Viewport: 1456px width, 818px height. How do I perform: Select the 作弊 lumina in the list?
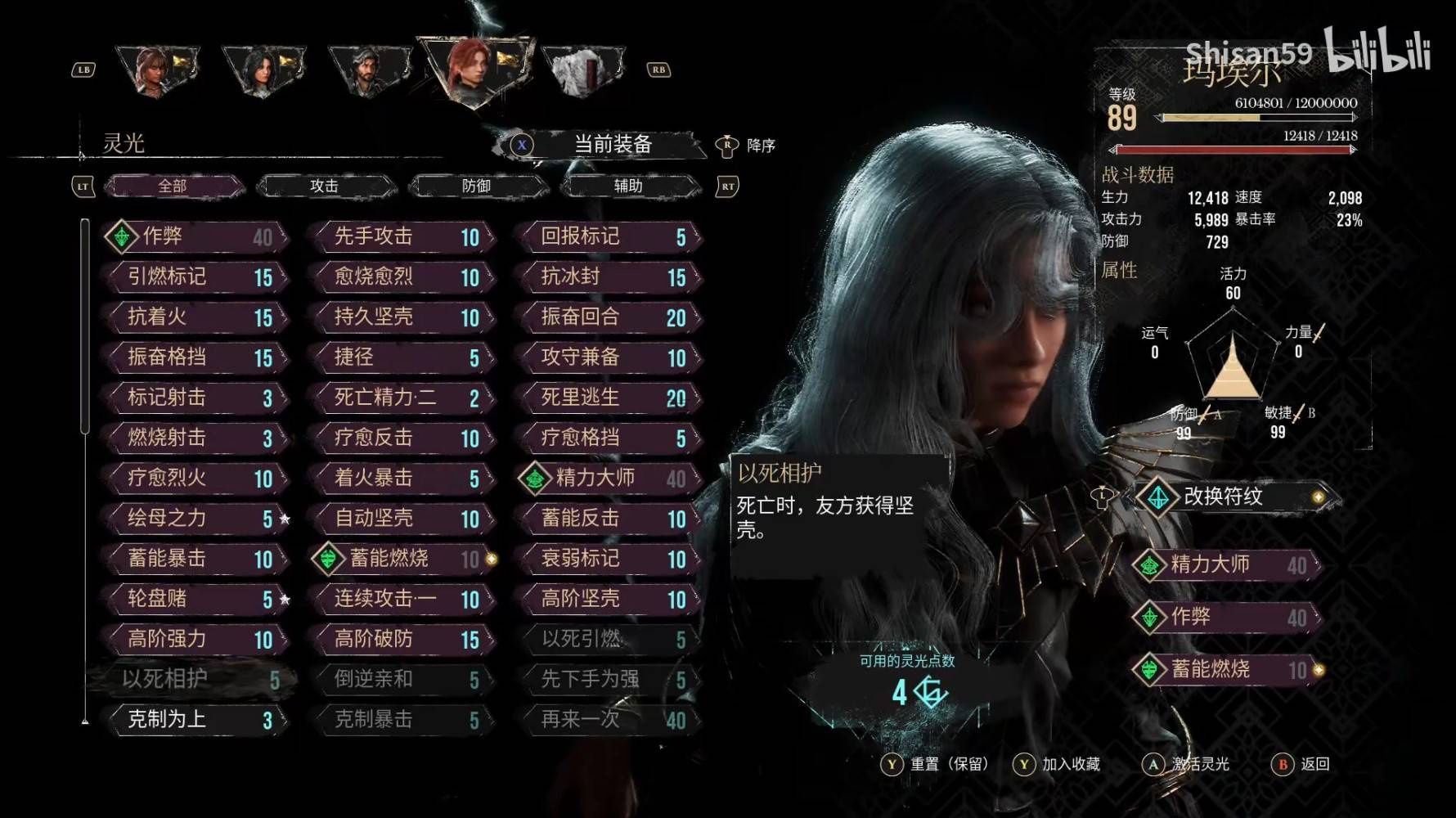(196, 236)
